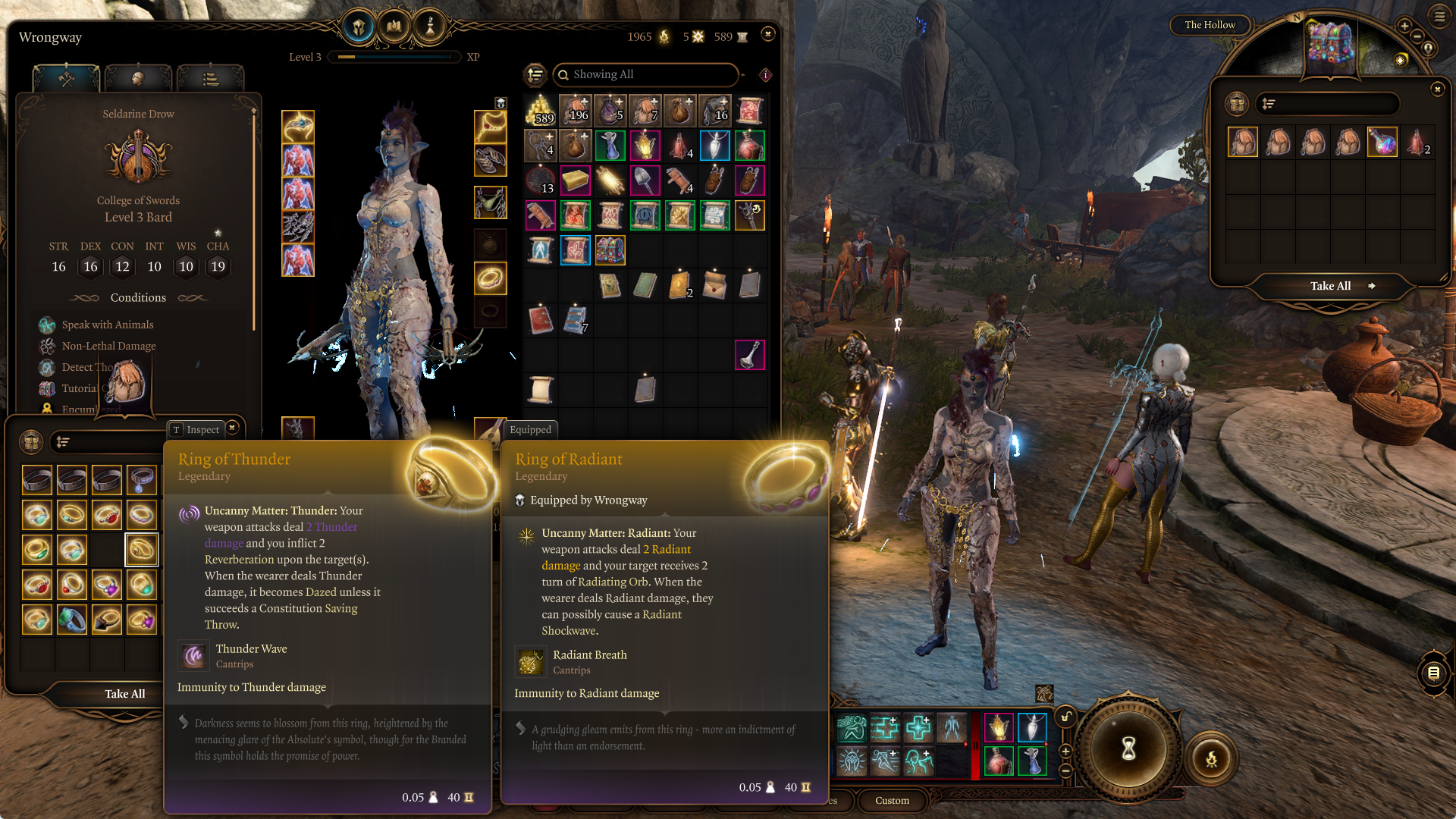Screen dimensions: 1456x819
Task: Select the gold coin pile inventory slot
Action: 540,111
